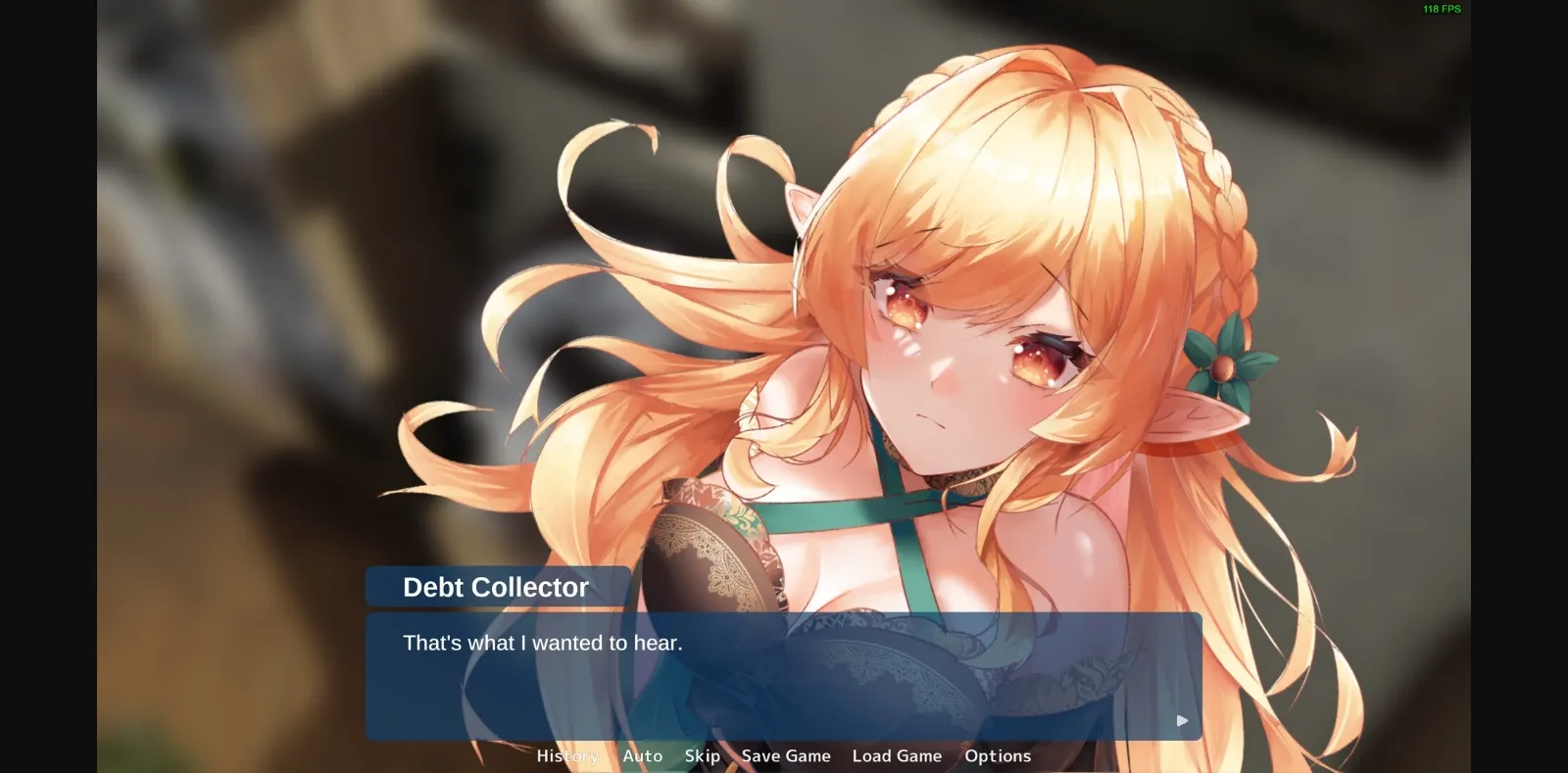Enable Auto-advance mode
This screenshot has height=773, width=1568.
tap(643, 755)
